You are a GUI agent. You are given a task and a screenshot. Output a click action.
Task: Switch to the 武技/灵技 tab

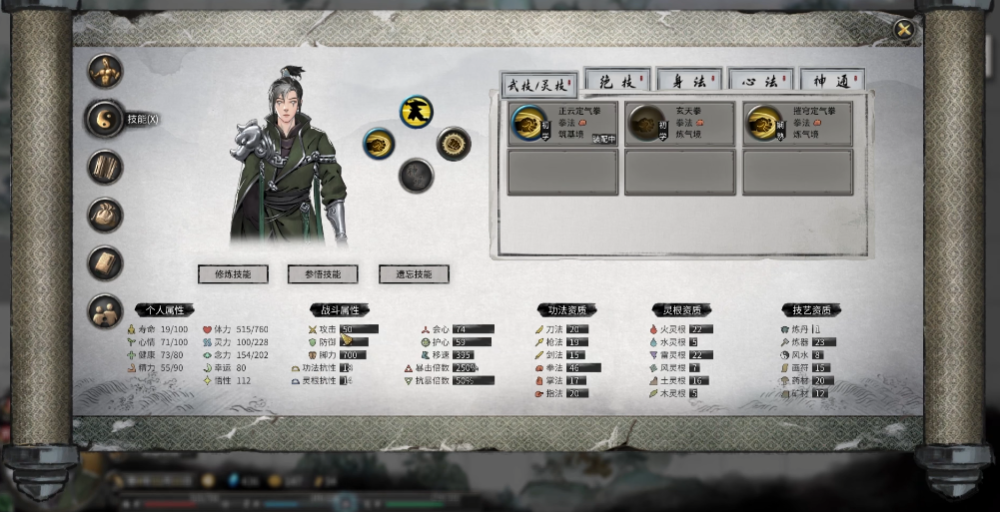click(x=538, y=84)
